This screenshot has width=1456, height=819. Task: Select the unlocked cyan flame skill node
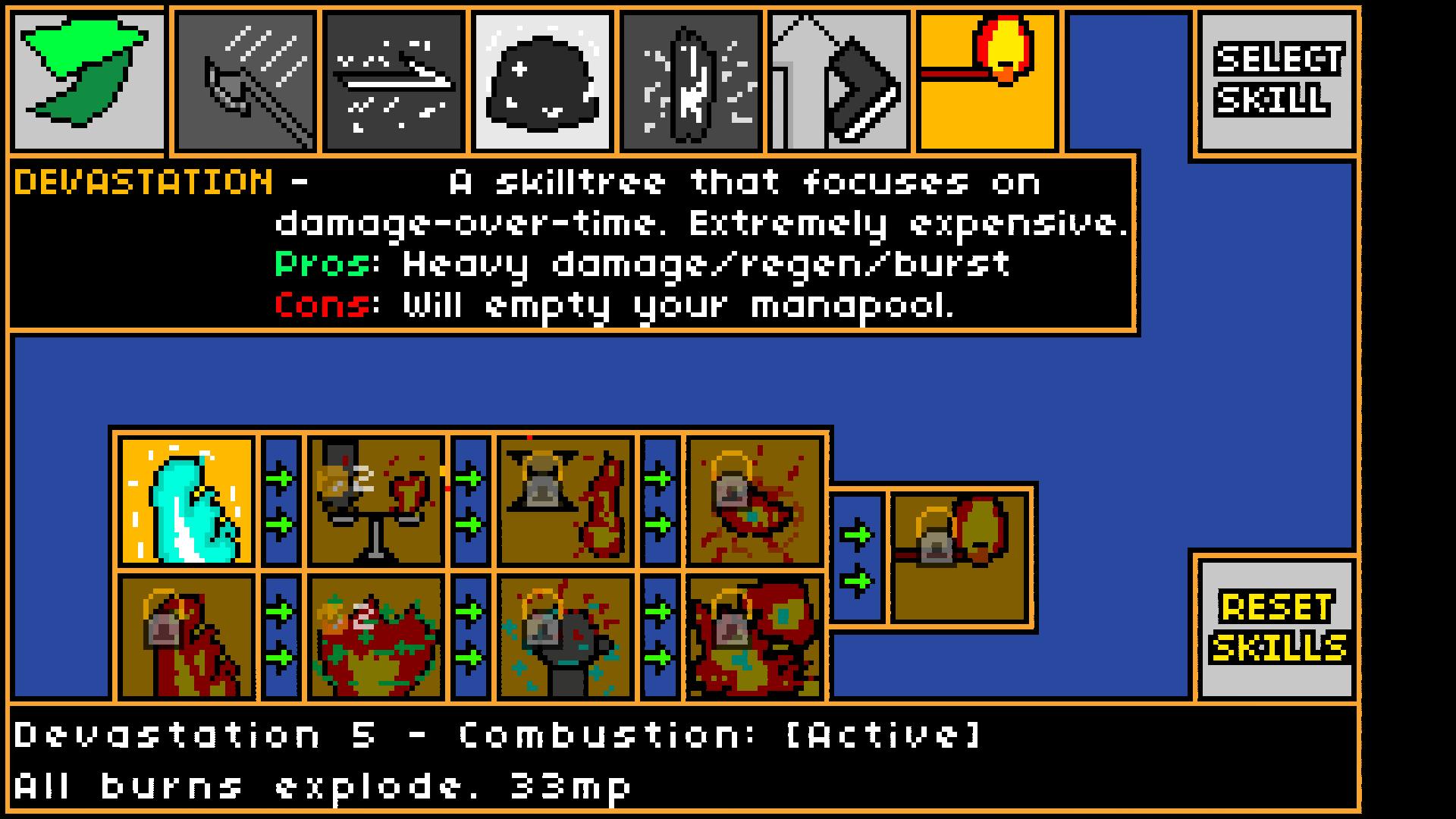tap(186, 500)
